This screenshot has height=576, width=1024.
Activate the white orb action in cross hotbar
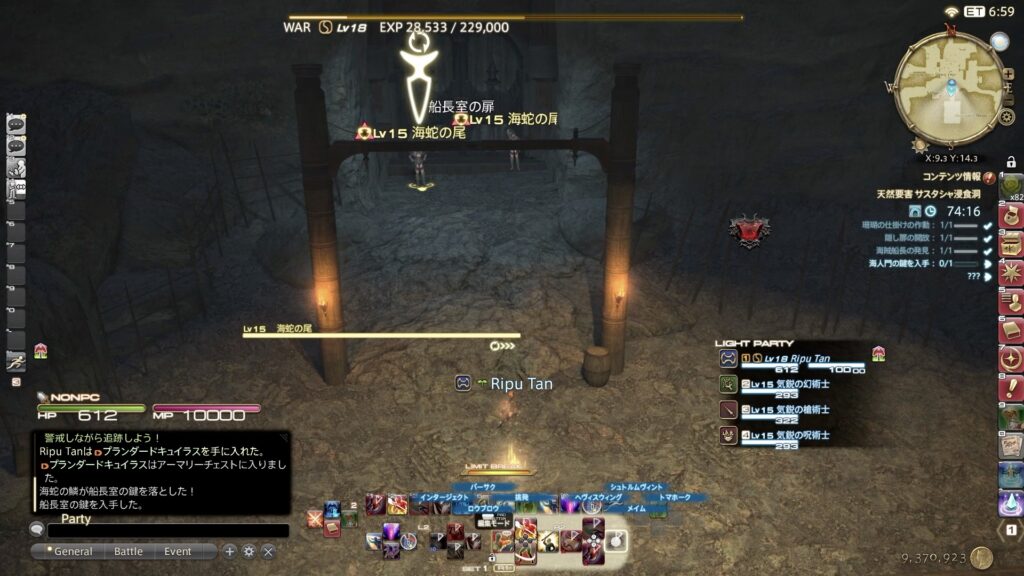tap(616, 541)
